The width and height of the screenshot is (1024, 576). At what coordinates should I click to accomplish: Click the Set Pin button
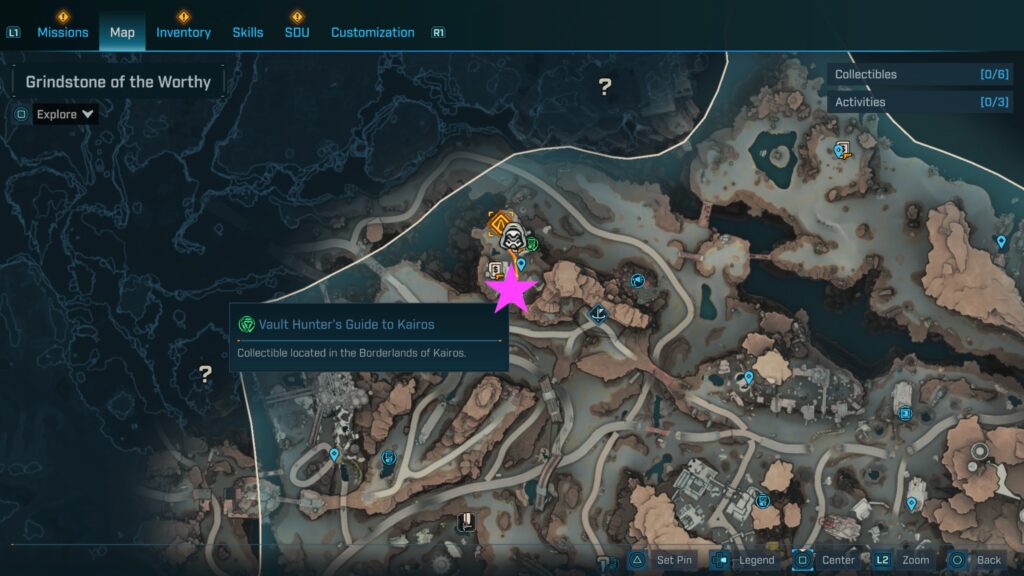pos(661,560)
